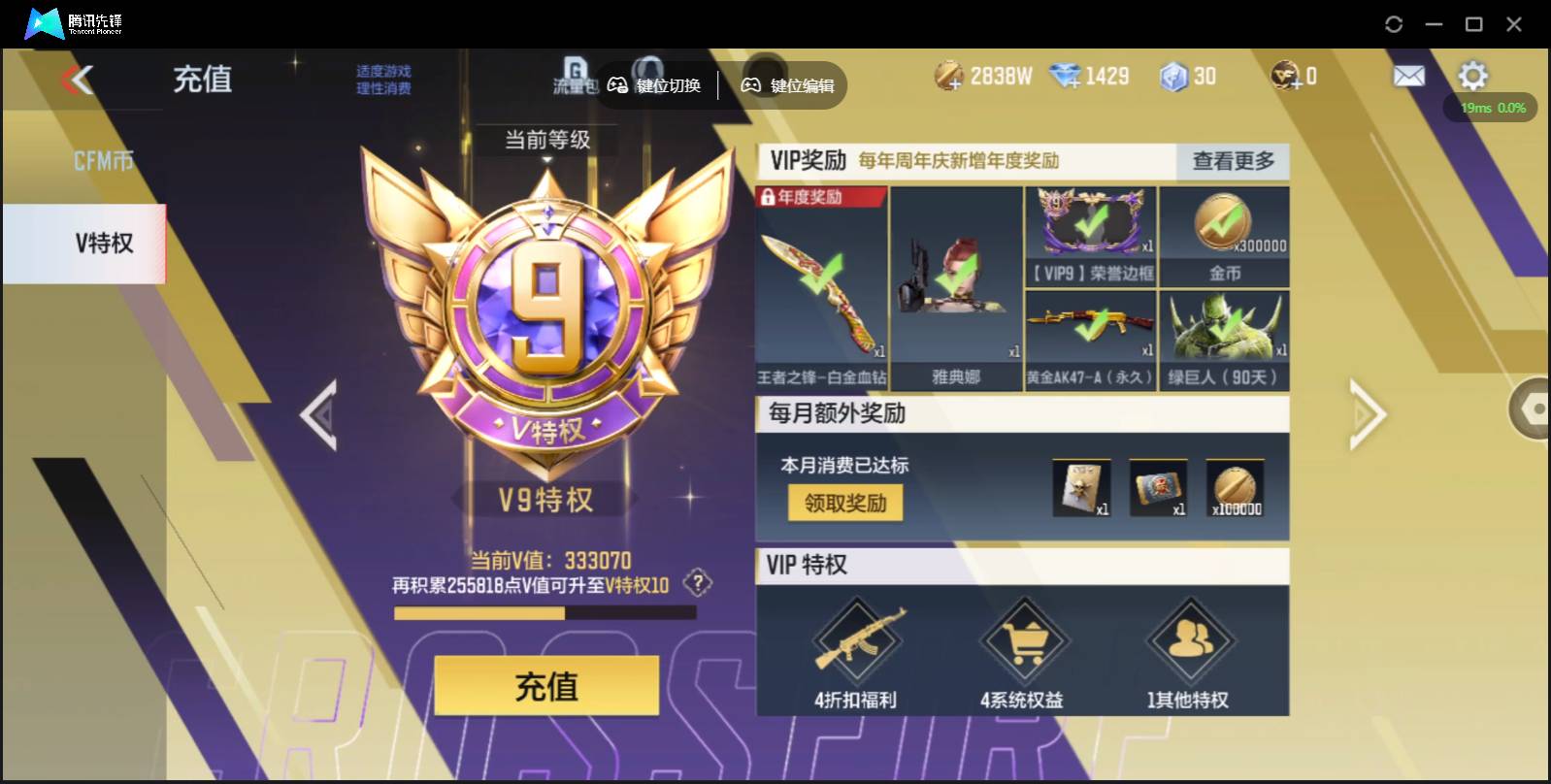Screen dimensions: 1551x784
Task: Open 键位切换 key mapping switcher
Action: [660, 85]
